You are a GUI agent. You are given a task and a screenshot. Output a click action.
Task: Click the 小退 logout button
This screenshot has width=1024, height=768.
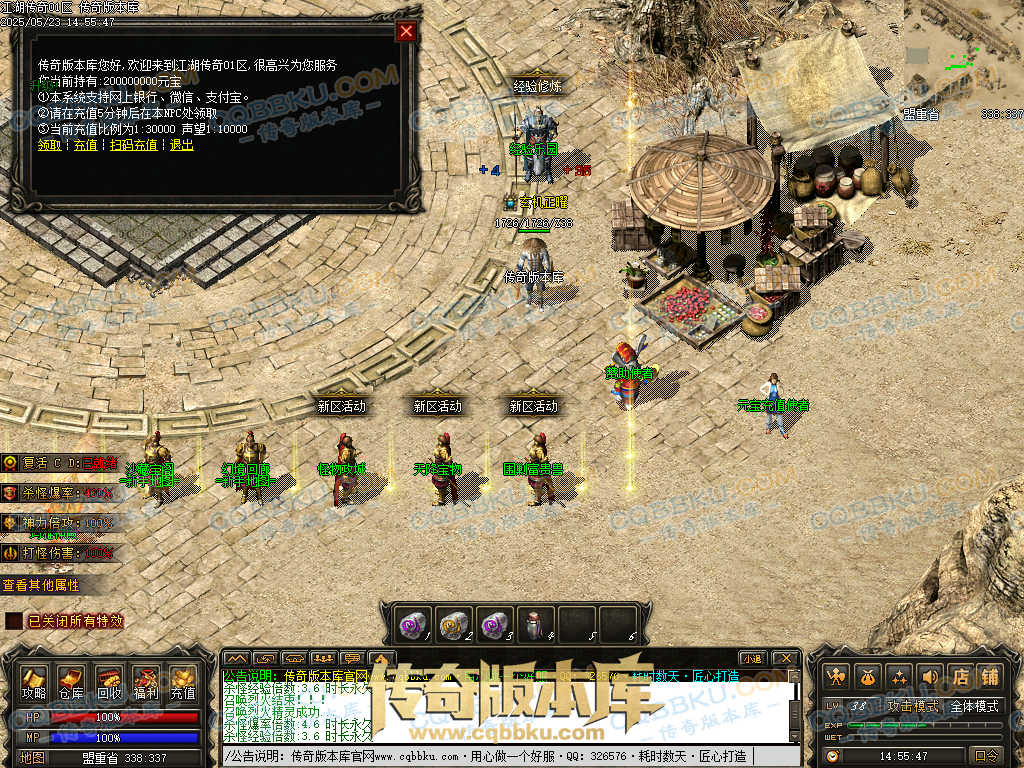point(752,658)
